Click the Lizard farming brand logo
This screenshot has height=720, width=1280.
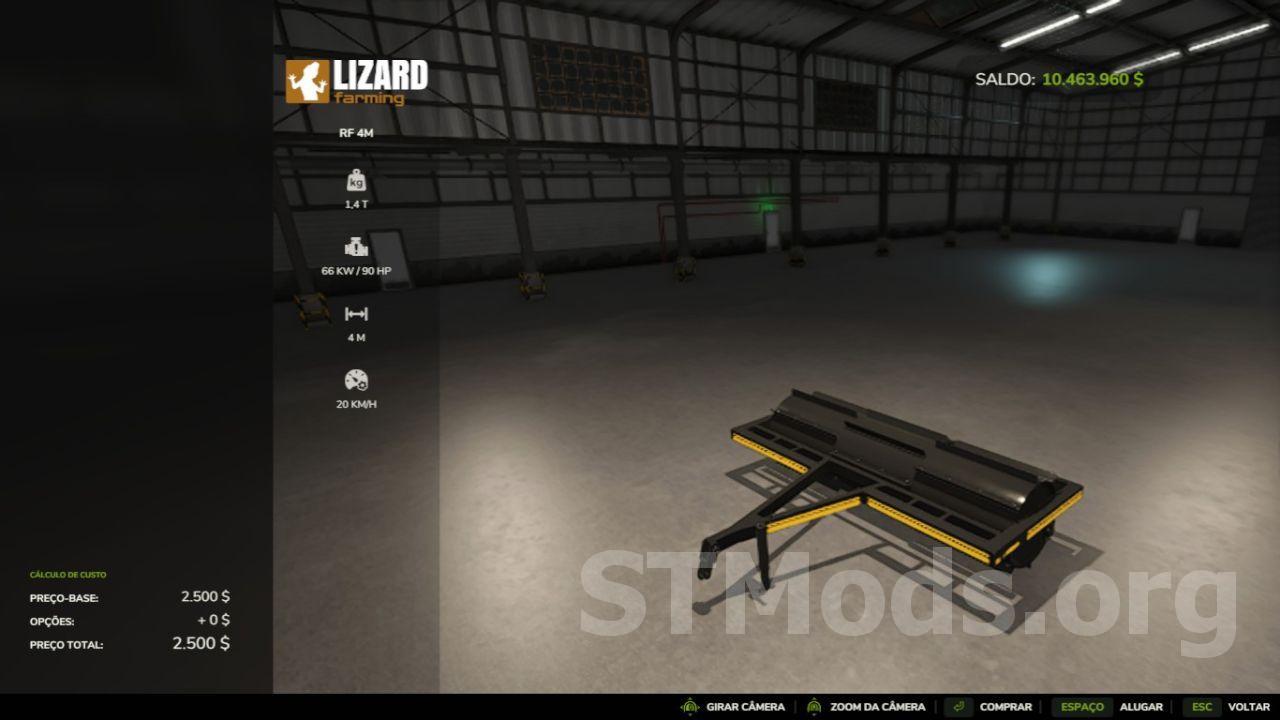coord(355,83)
